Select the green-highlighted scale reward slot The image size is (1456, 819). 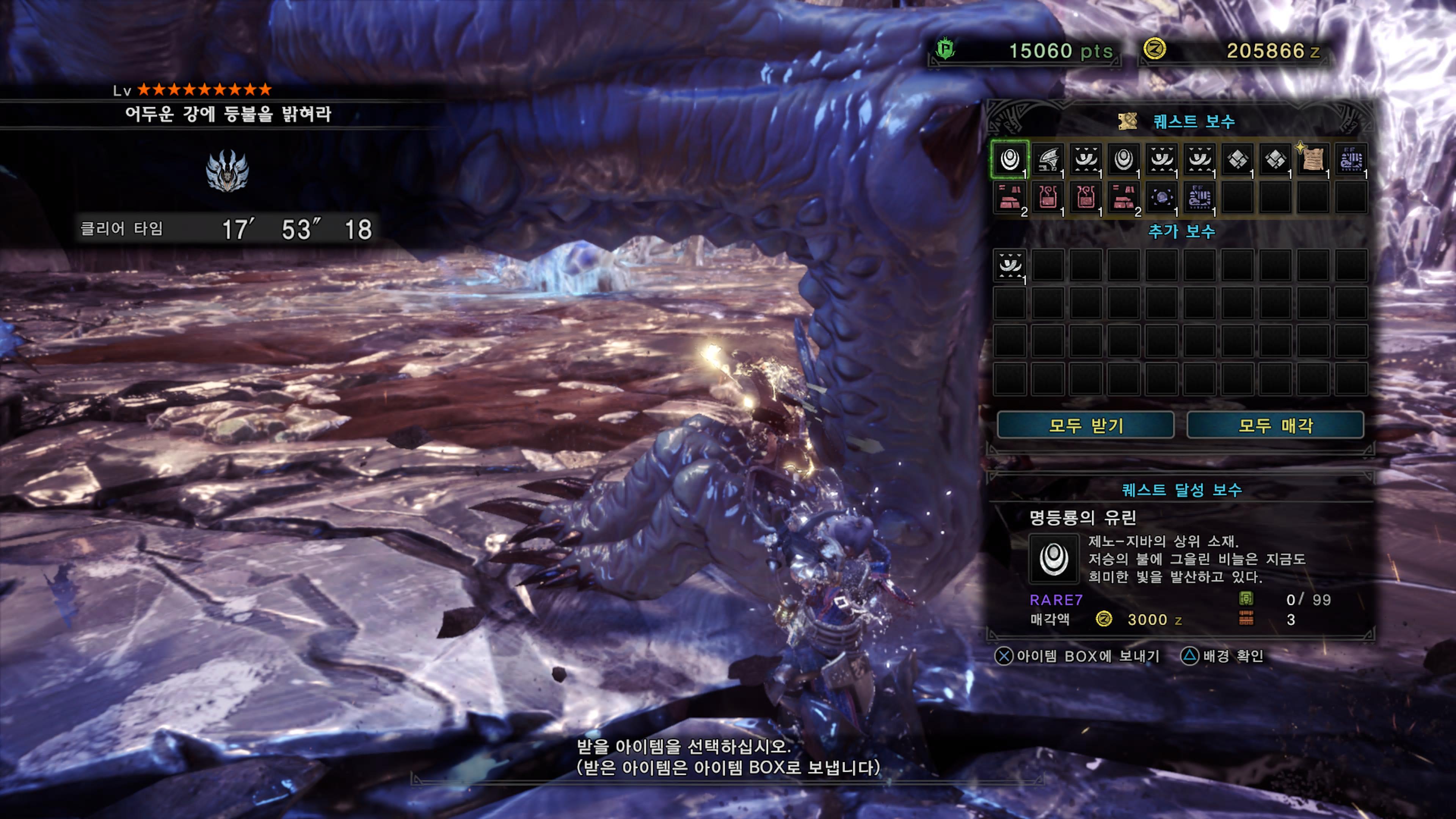[x=1010, y=159]
